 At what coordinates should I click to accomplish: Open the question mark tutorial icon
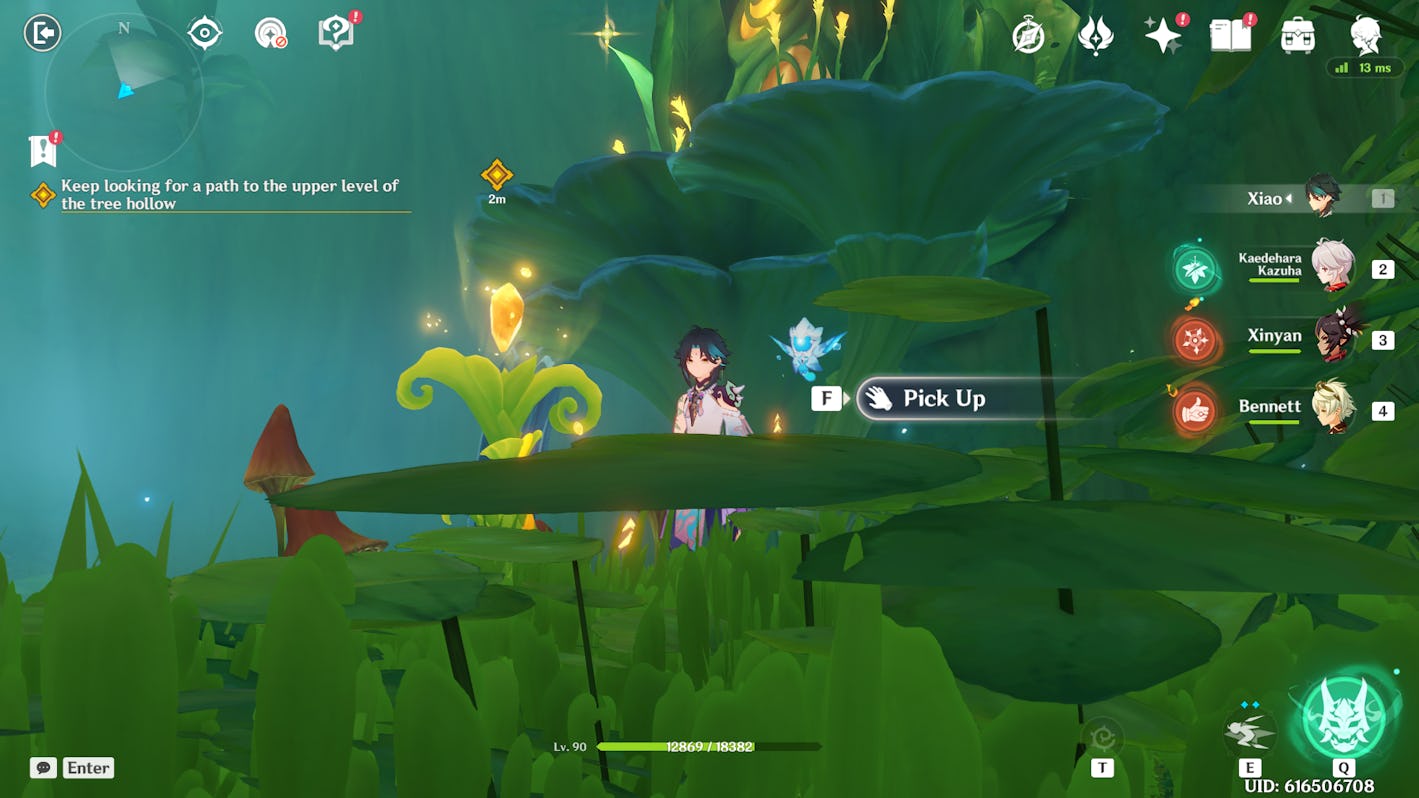point(336,33)
